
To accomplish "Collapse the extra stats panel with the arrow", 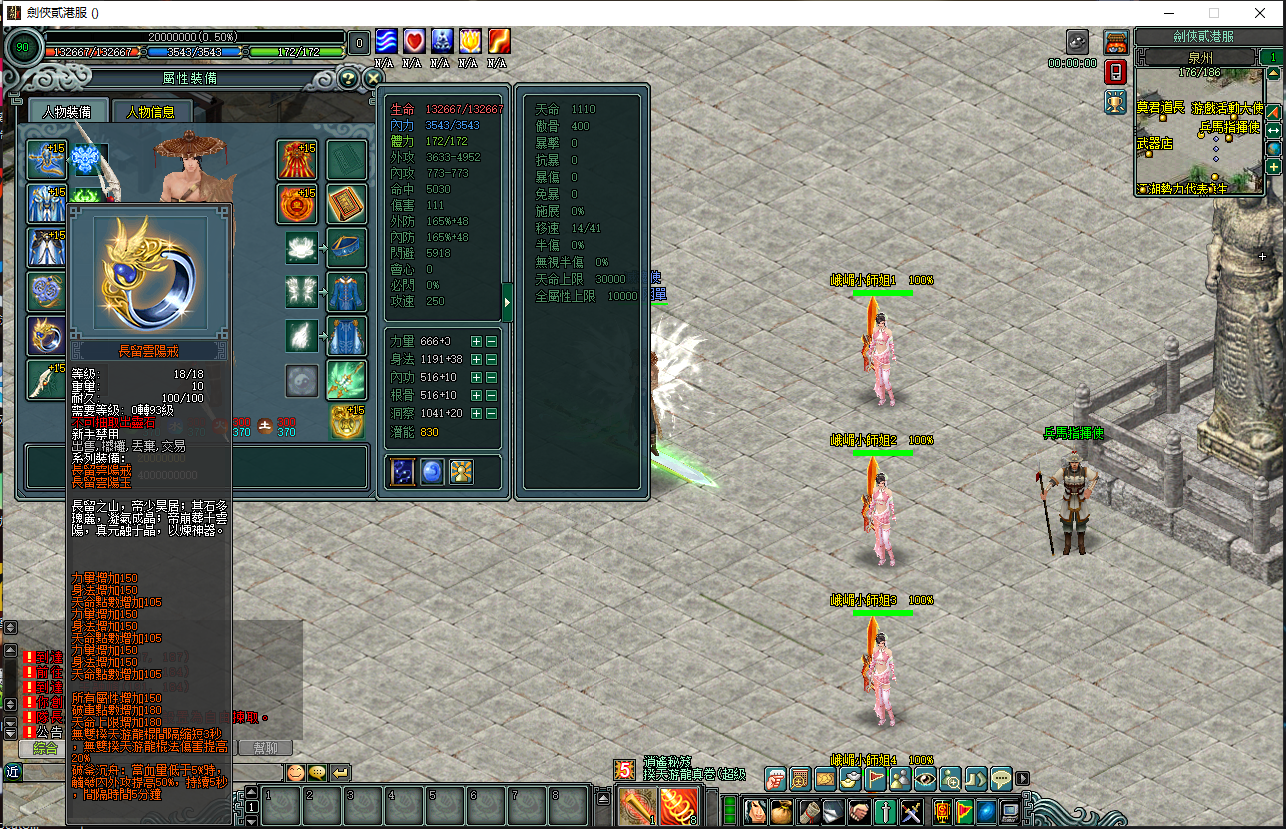I will (x=507, y=301).
